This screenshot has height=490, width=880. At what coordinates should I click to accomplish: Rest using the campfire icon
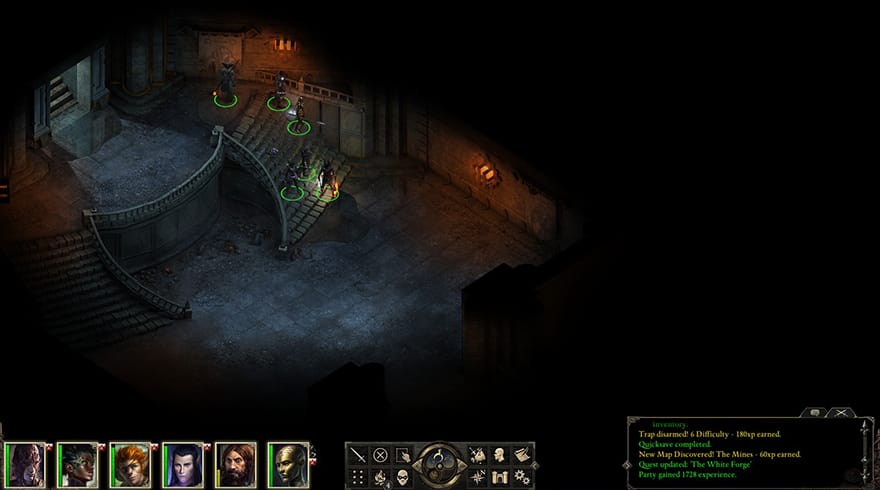[x=380, y=476]
